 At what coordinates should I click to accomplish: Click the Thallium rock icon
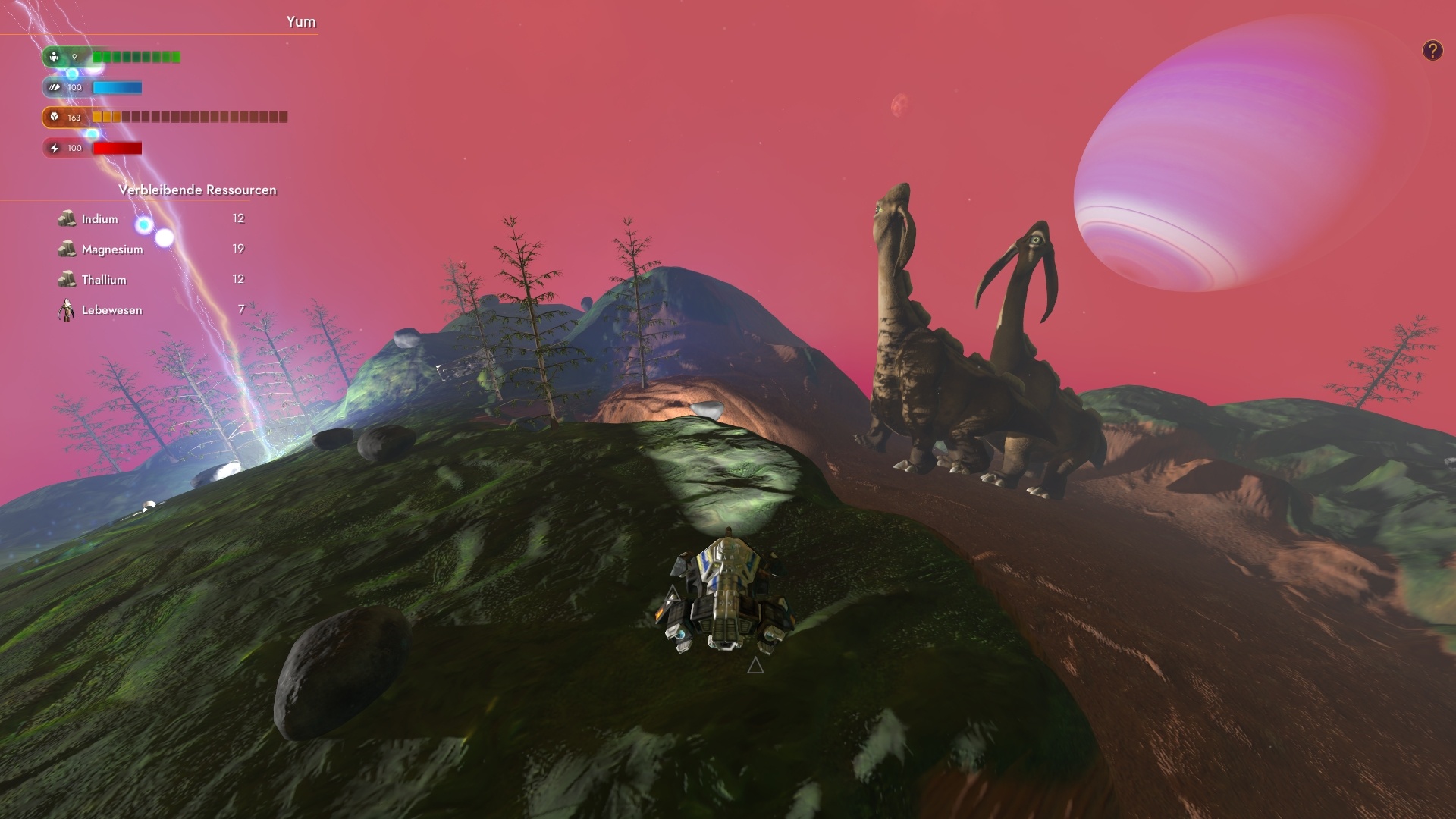click(x=67, y=279)
